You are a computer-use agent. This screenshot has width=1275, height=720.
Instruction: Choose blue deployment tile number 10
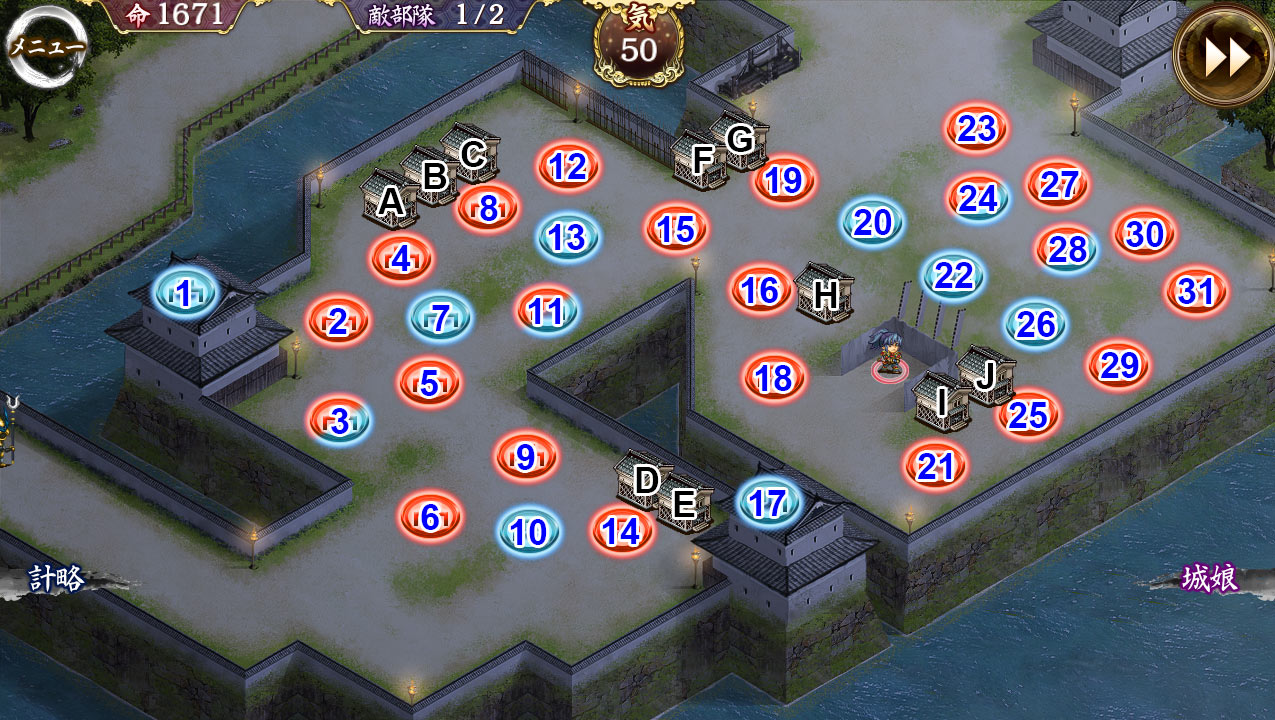pyautogui.click(x=529, y=532)
